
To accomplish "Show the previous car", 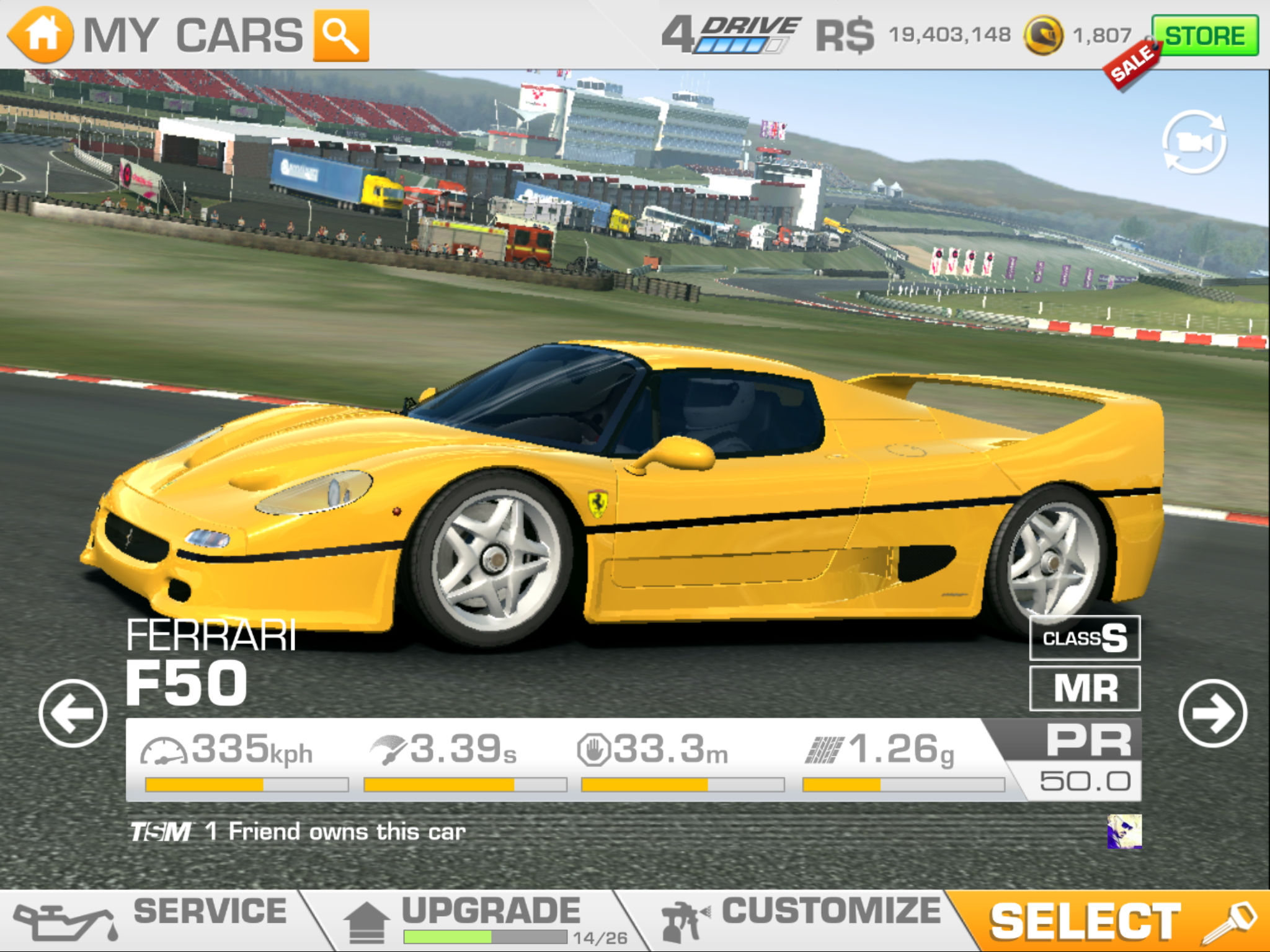I will (73, 713).
